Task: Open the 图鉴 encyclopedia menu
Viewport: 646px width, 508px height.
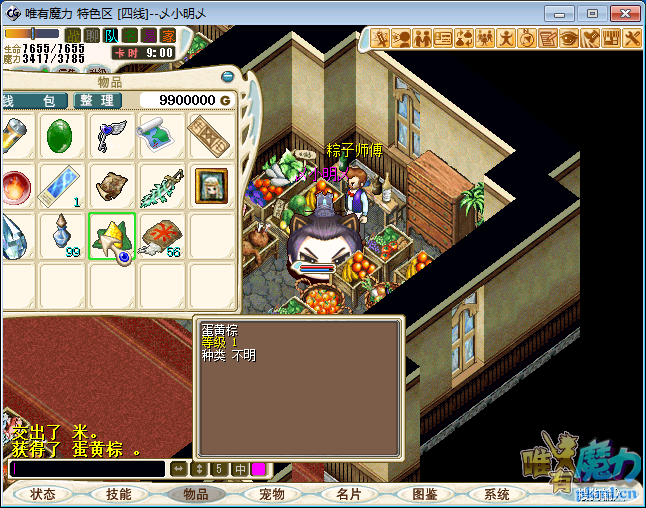Action: point(424,494)
